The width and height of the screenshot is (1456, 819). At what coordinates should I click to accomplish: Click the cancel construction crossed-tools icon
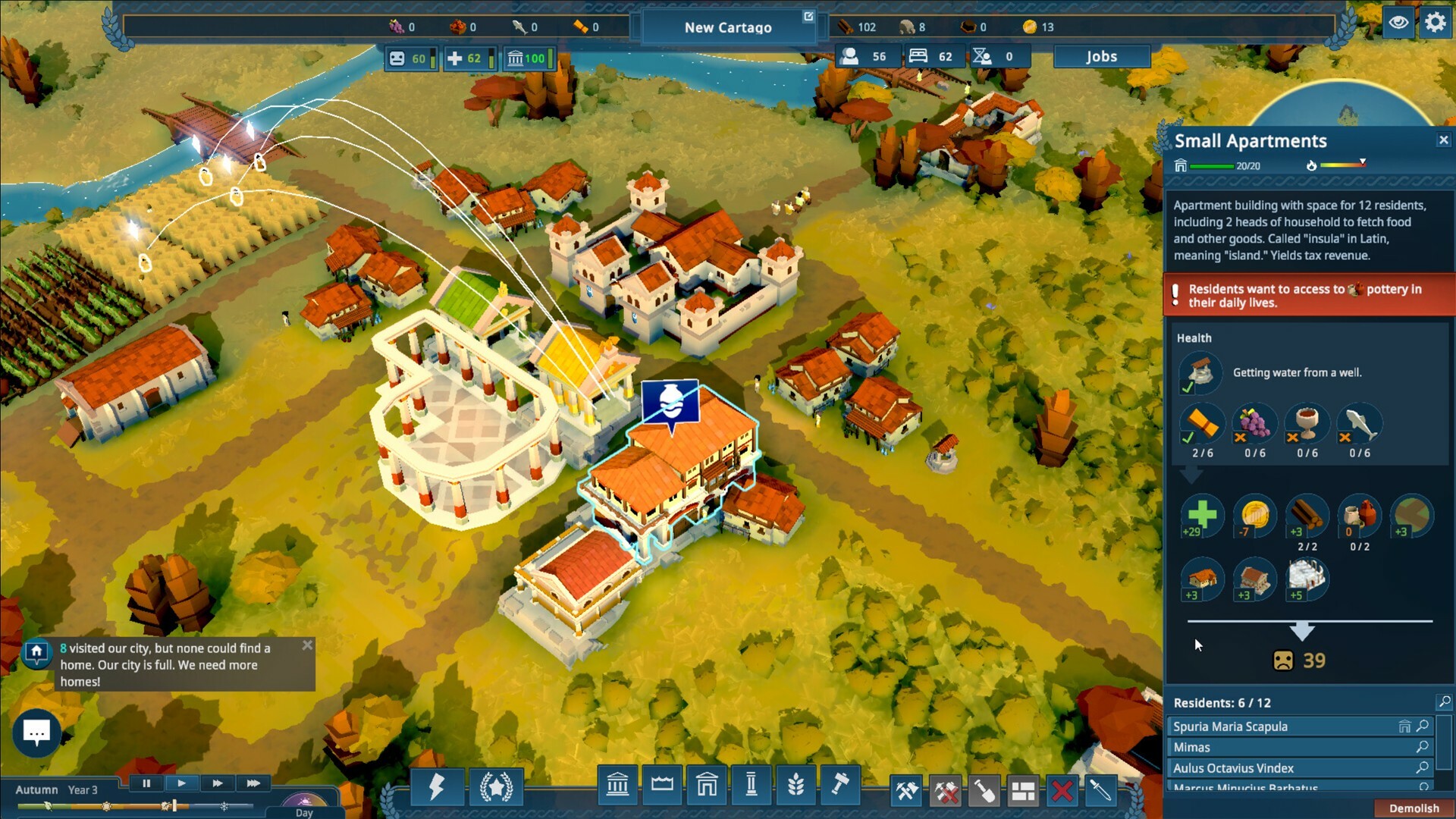pyautogui.click(x=946, y=790)
